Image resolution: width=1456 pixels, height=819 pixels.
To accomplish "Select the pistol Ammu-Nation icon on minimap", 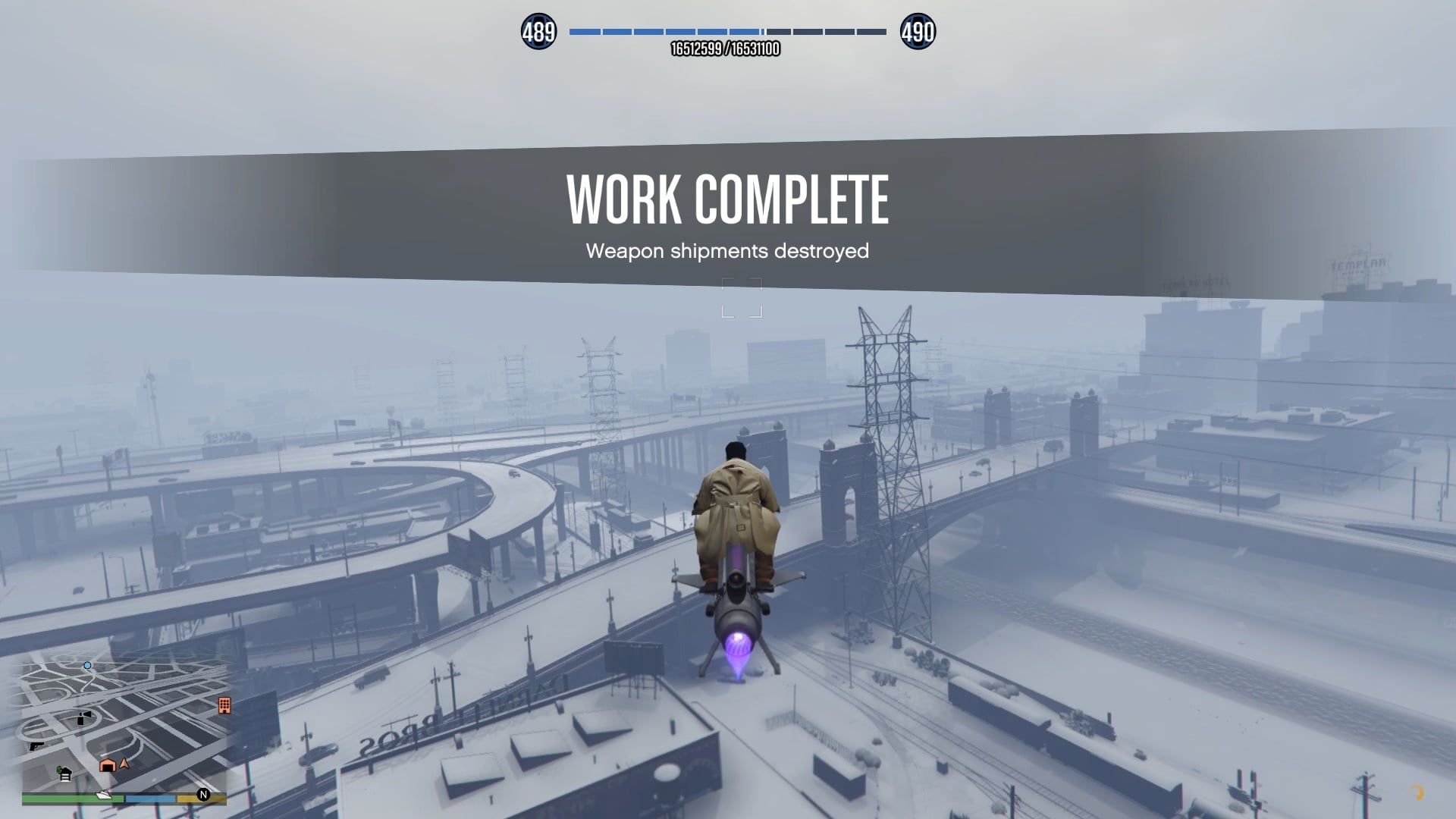I will 36,746.
